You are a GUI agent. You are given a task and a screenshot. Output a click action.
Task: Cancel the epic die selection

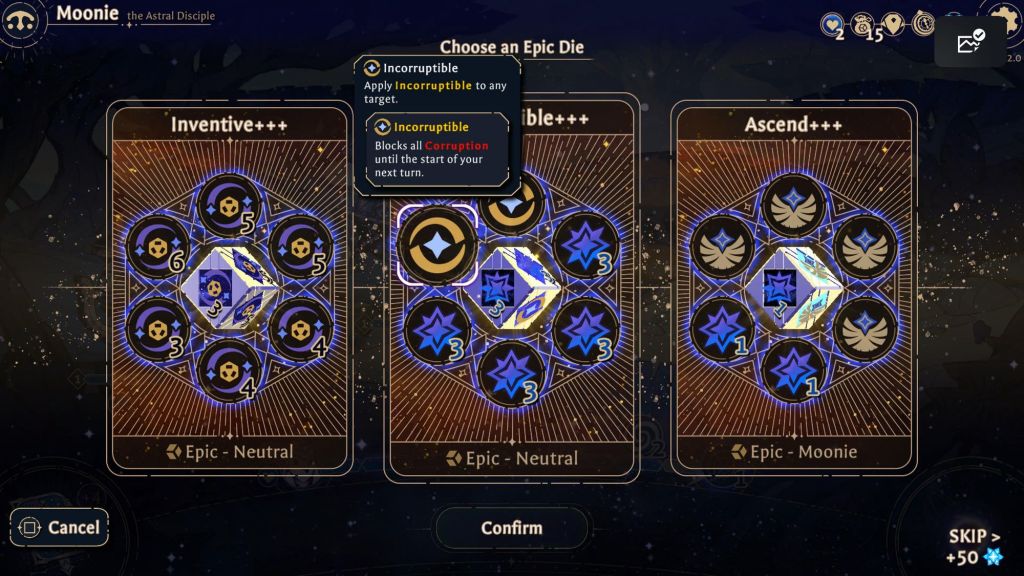point(60,527)
